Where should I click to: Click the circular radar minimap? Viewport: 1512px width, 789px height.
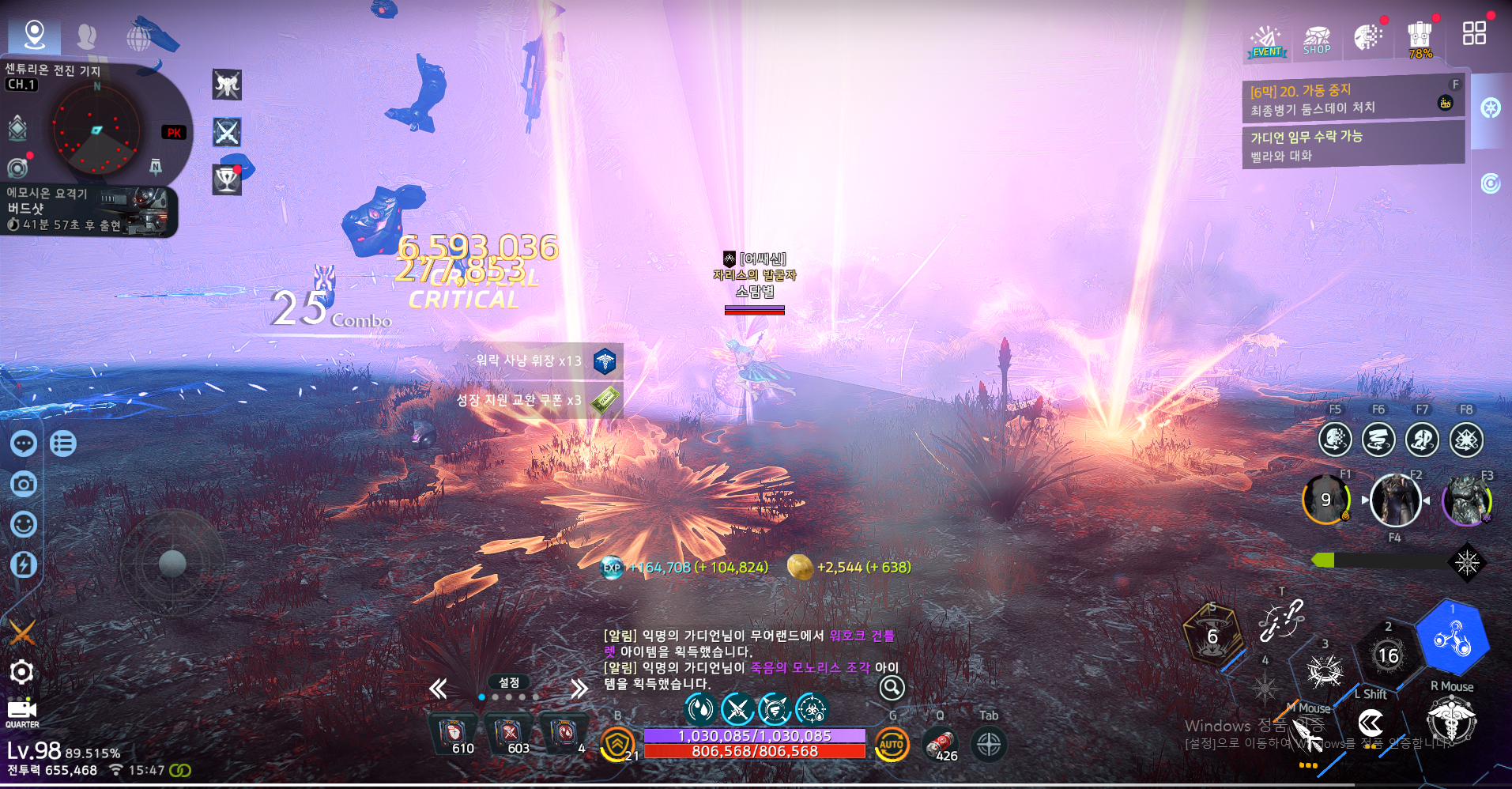point(96,130)
